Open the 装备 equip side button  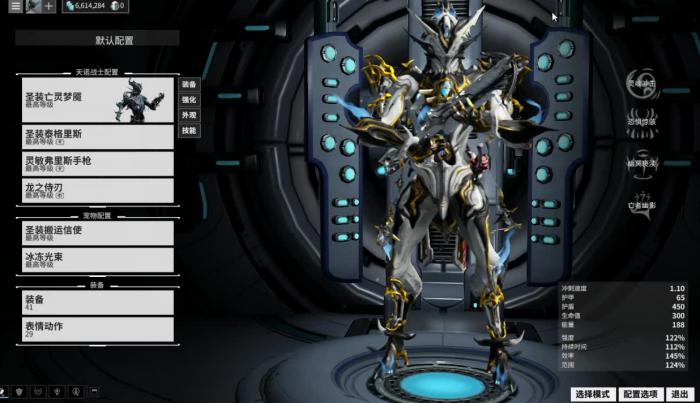click(189, 84)
